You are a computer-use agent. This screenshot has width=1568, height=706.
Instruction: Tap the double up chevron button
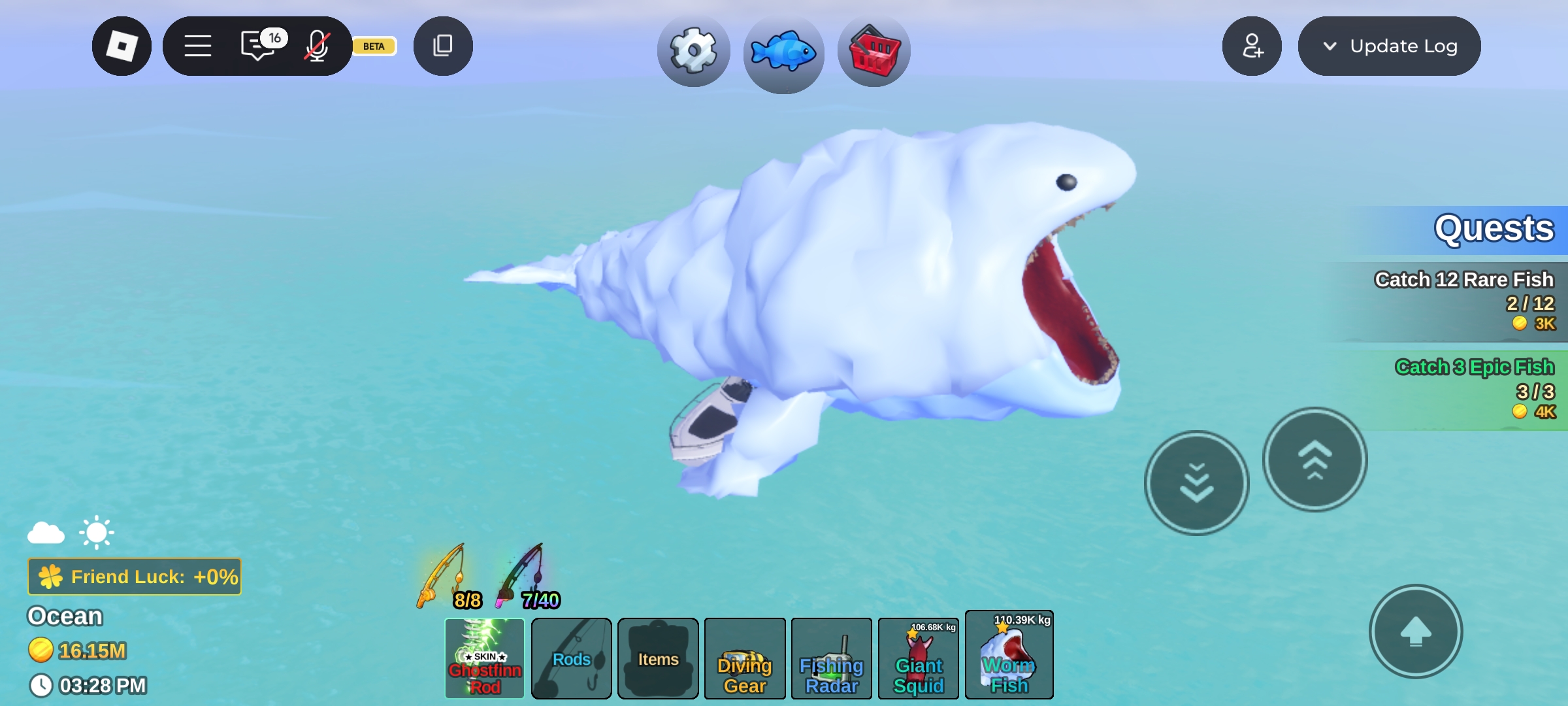click(1315, 460)
